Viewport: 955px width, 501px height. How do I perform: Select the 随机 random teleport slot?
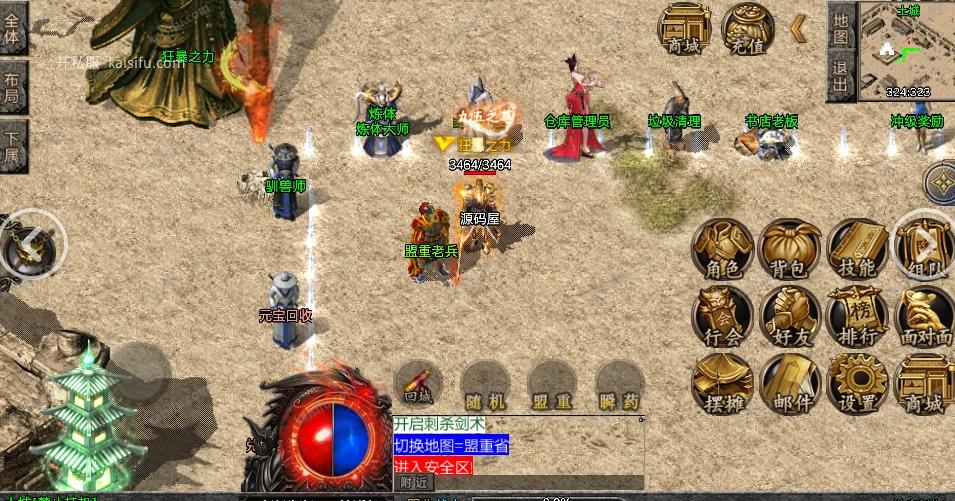[x=485, y=385]
